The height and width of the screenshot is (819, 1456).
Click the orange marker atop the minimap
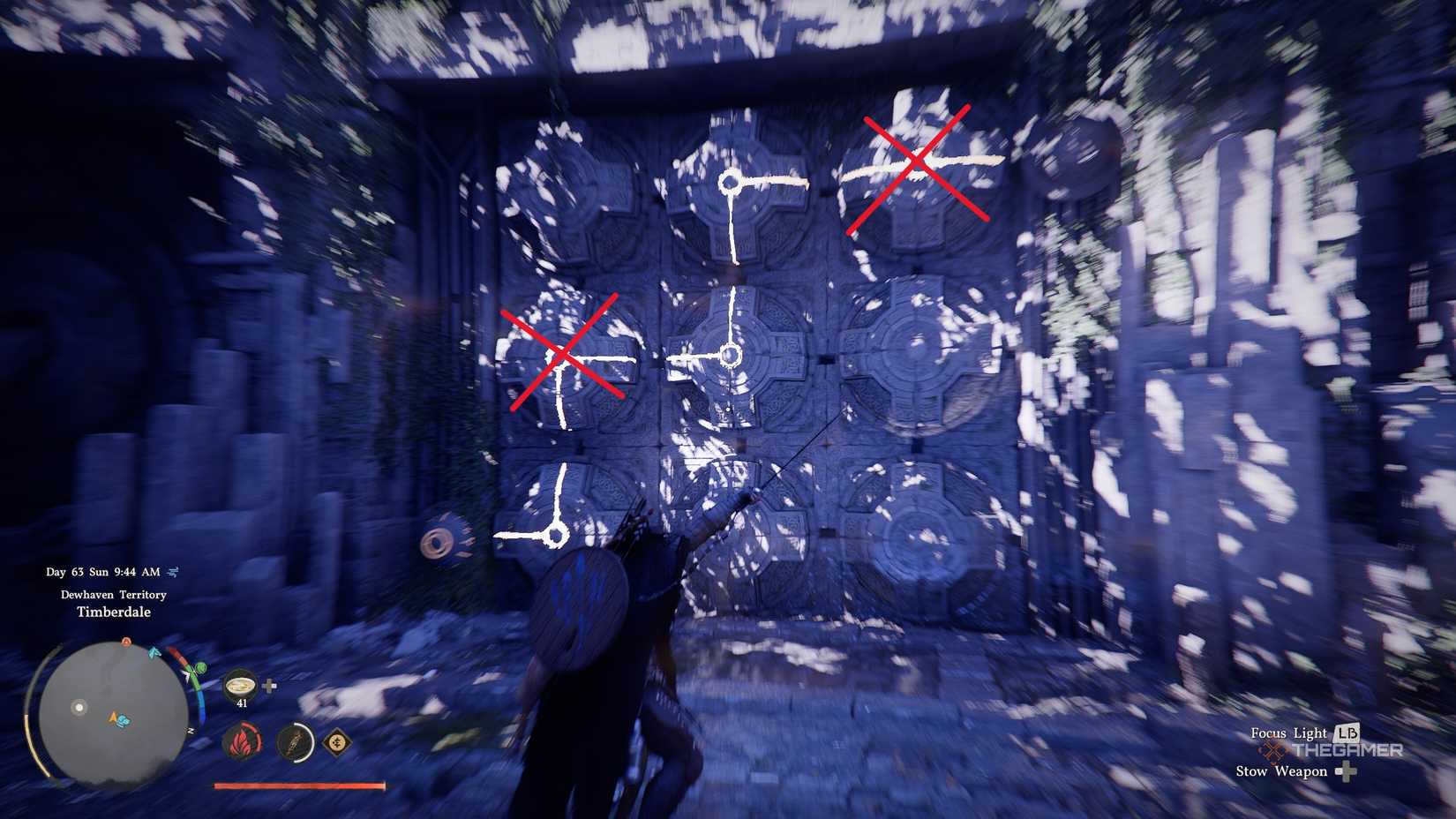pos(126,641)
